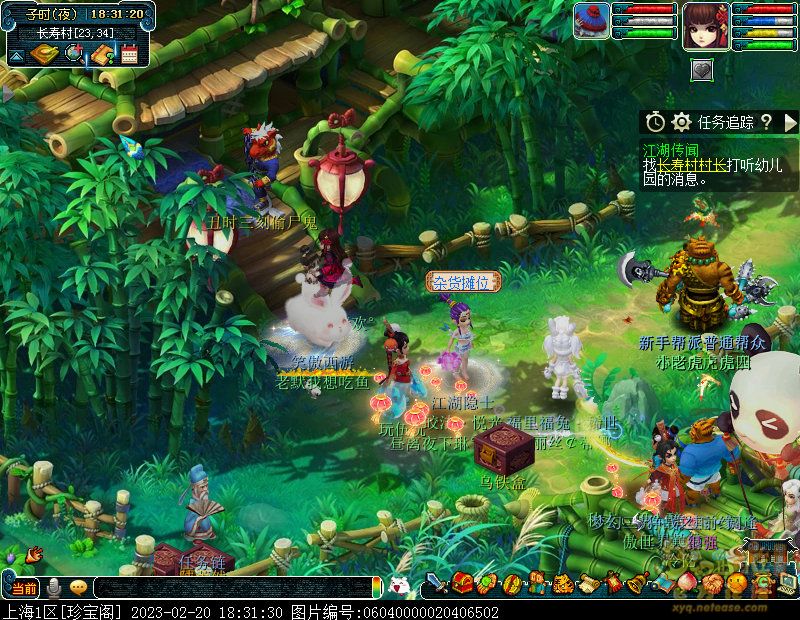Viewport: 800px width, 620px height.
Task: Open the red treasure chest inventory
Action: tap(462, 582)
